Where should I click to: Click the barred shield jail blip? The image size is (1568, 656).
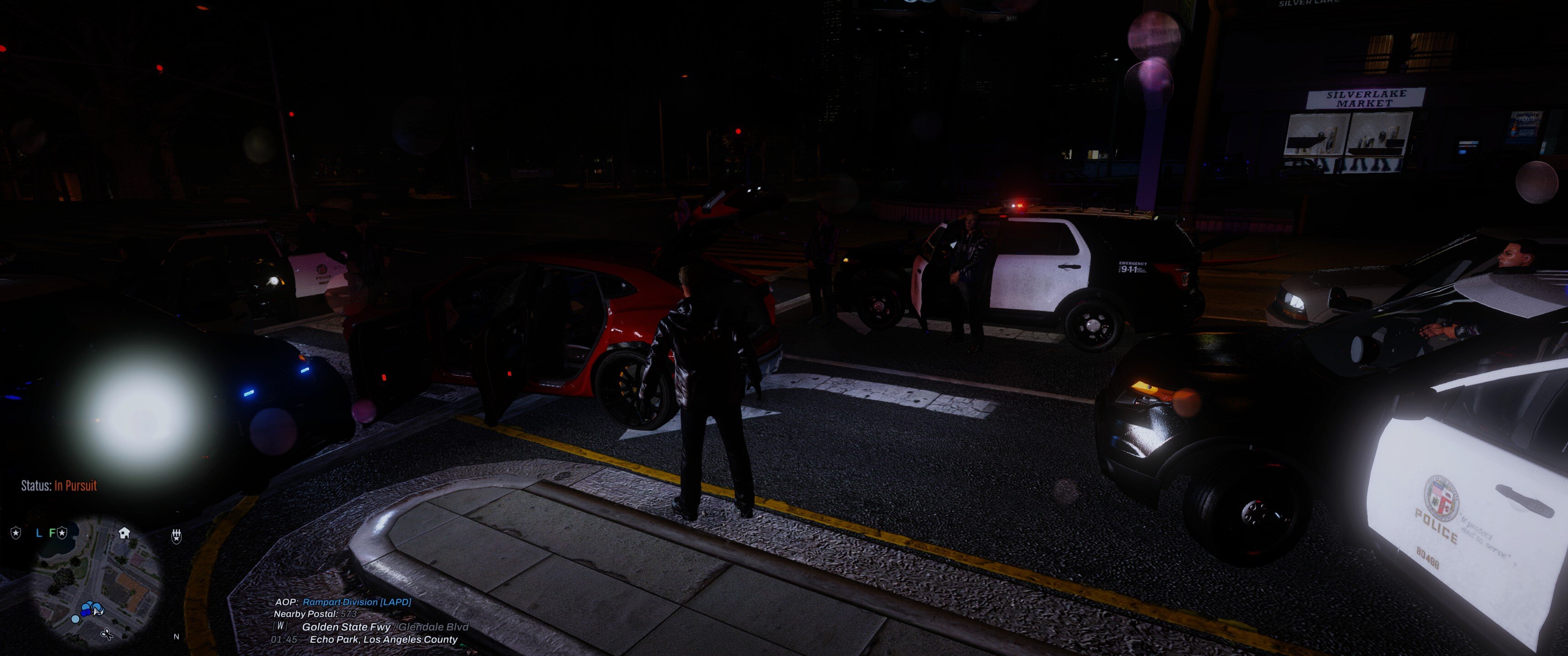[x=176, y=536]
